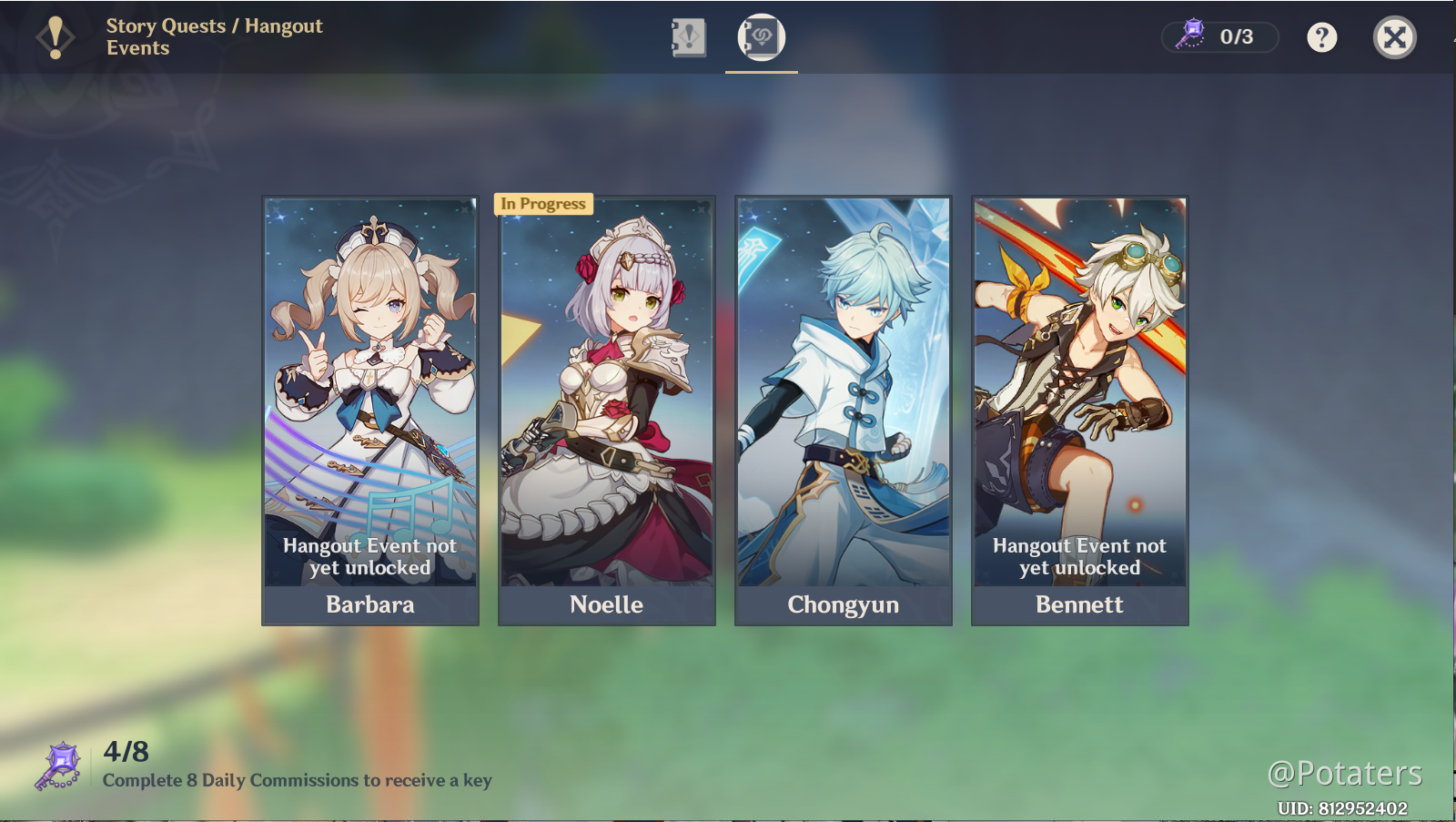
Task: Click the Noelle name label
Action: click(606, 604)
